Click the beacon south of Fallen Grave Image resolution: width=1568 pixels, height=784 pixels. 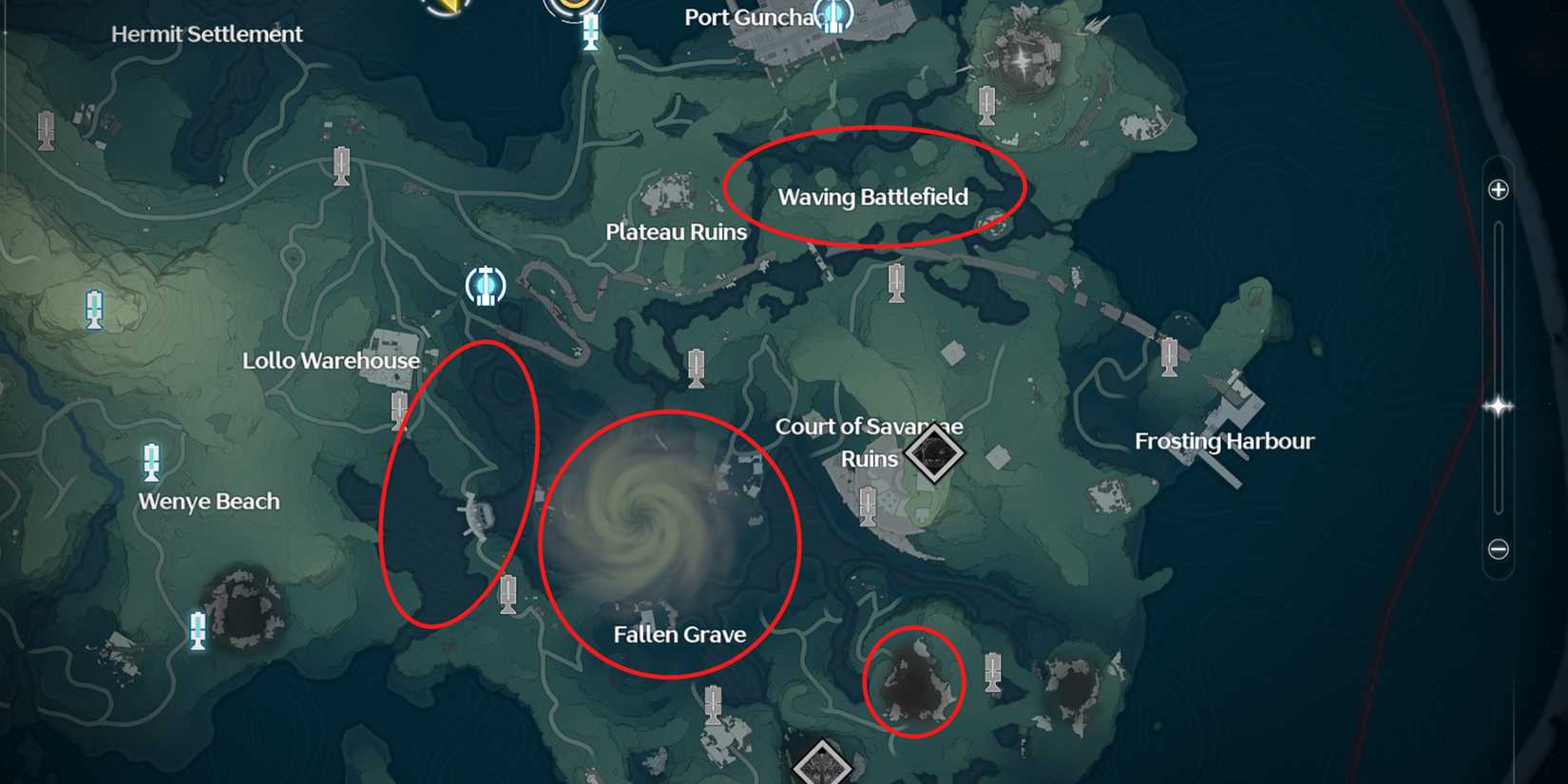pyautogui.click(x=712, y=705)
